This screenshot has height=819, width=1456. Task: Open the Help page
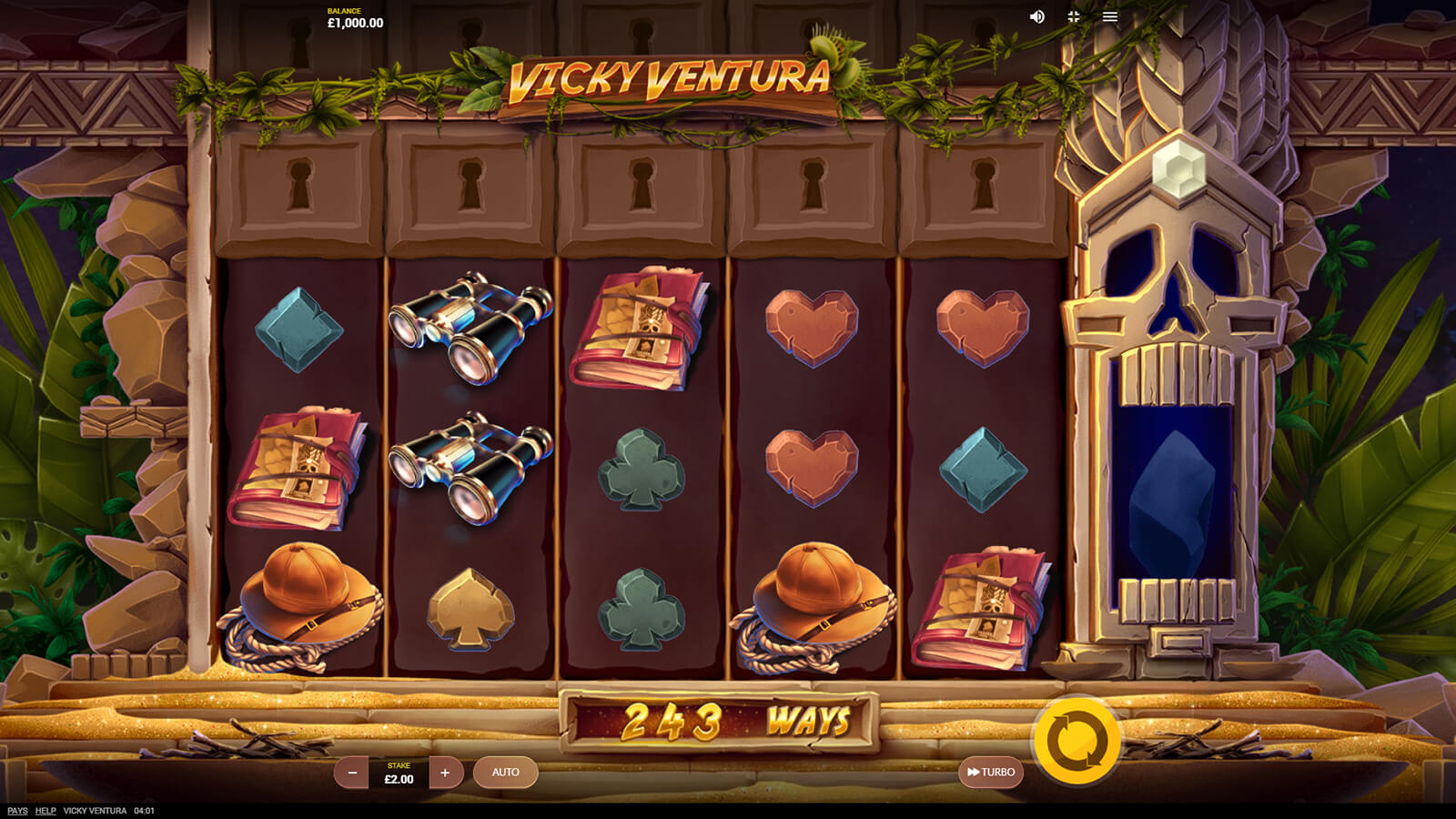(x=45, y=811)
